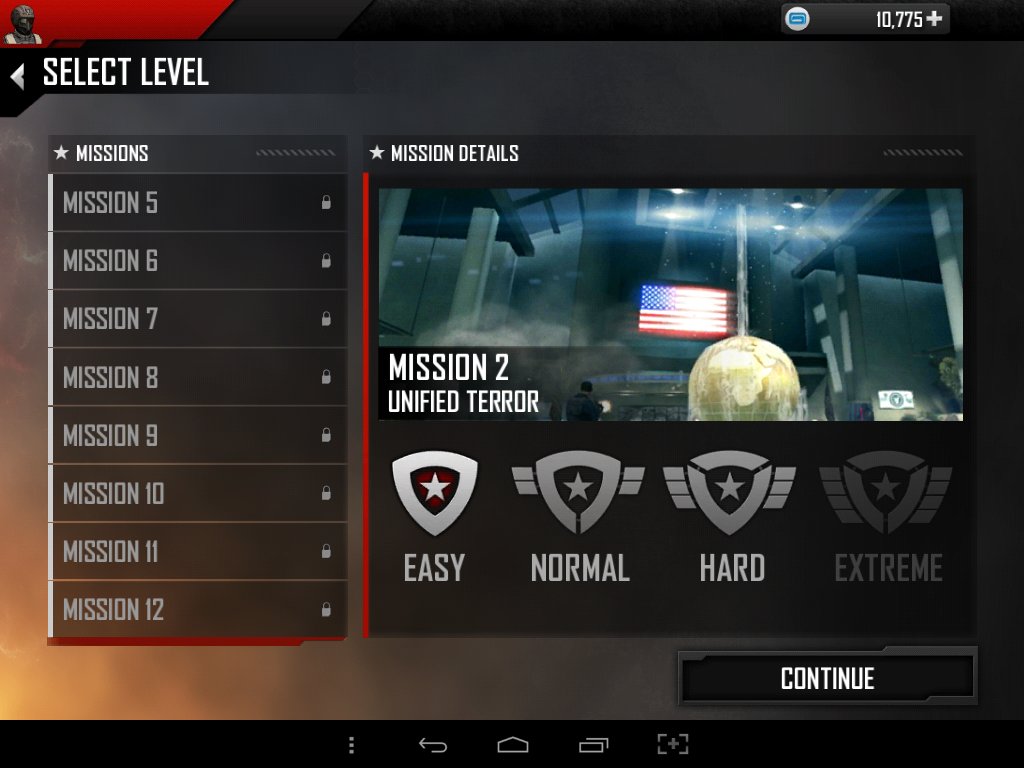This screenshot has height=768, width=1024.
Task: Select Mission 5 from the list
Action: coord(198,203)
